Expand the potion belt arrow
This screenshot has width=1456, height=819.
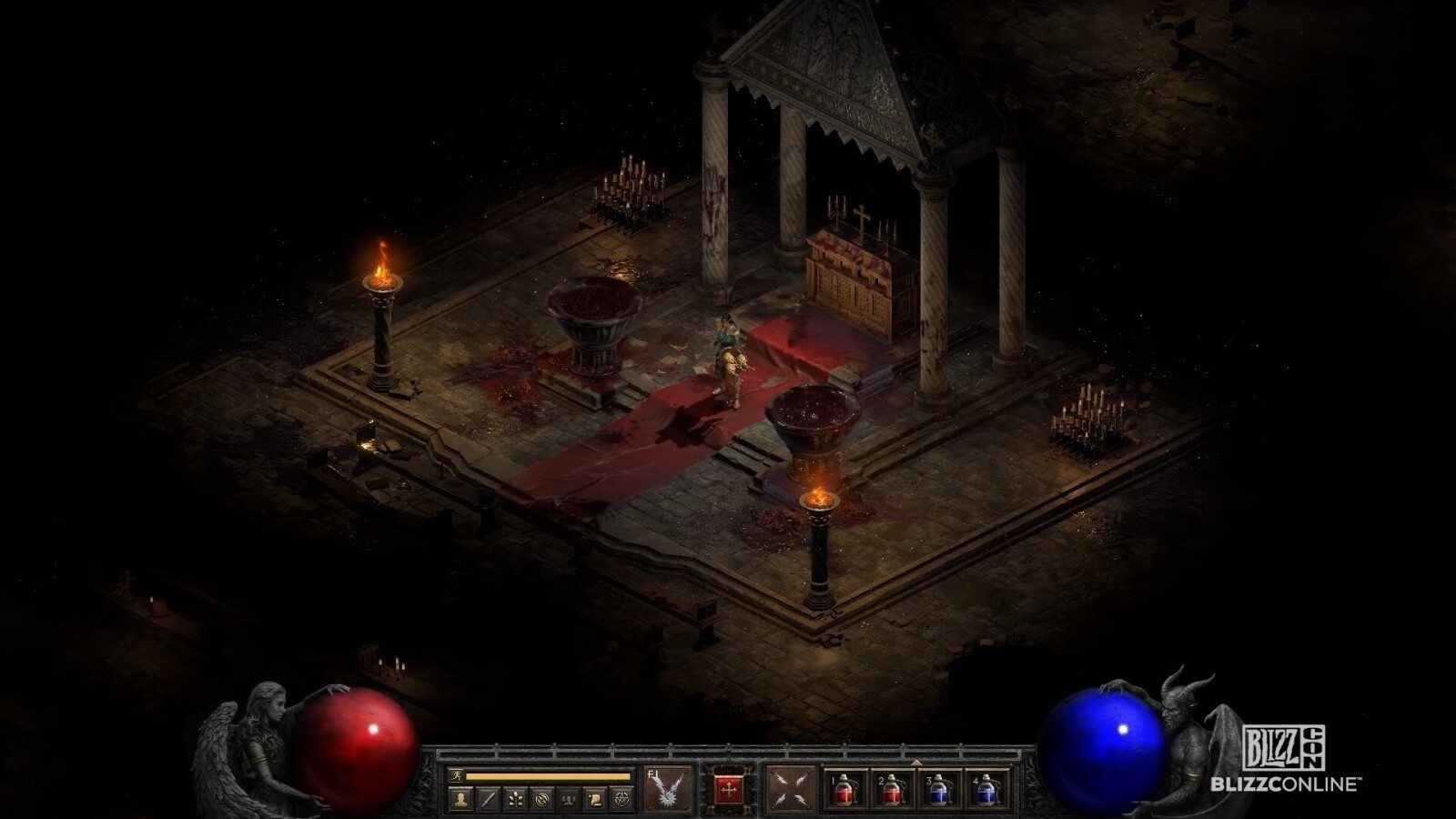click(915, 762)
